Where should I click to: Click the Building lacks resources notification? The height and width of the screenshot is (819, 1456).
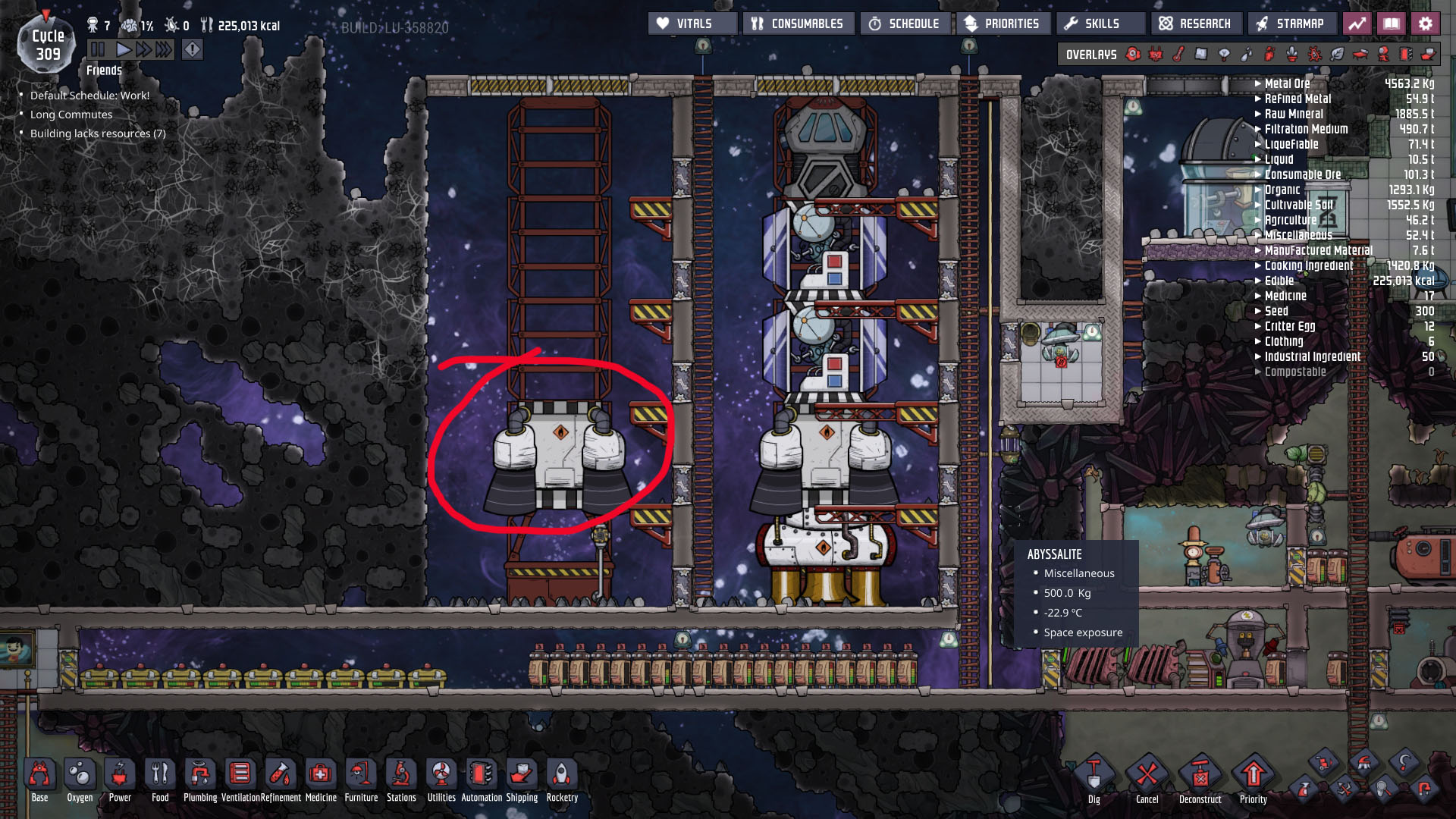[x=97, y=133]
